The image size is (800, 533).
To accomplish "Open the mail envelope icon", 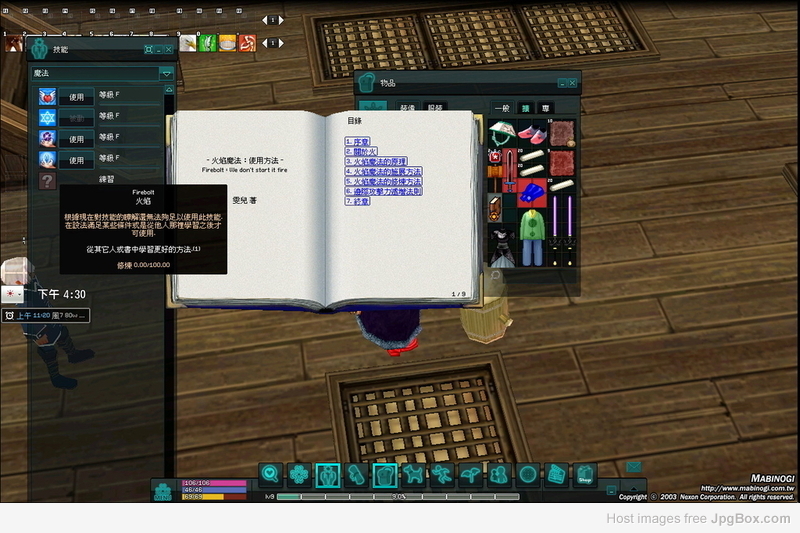I will point(634,465).
